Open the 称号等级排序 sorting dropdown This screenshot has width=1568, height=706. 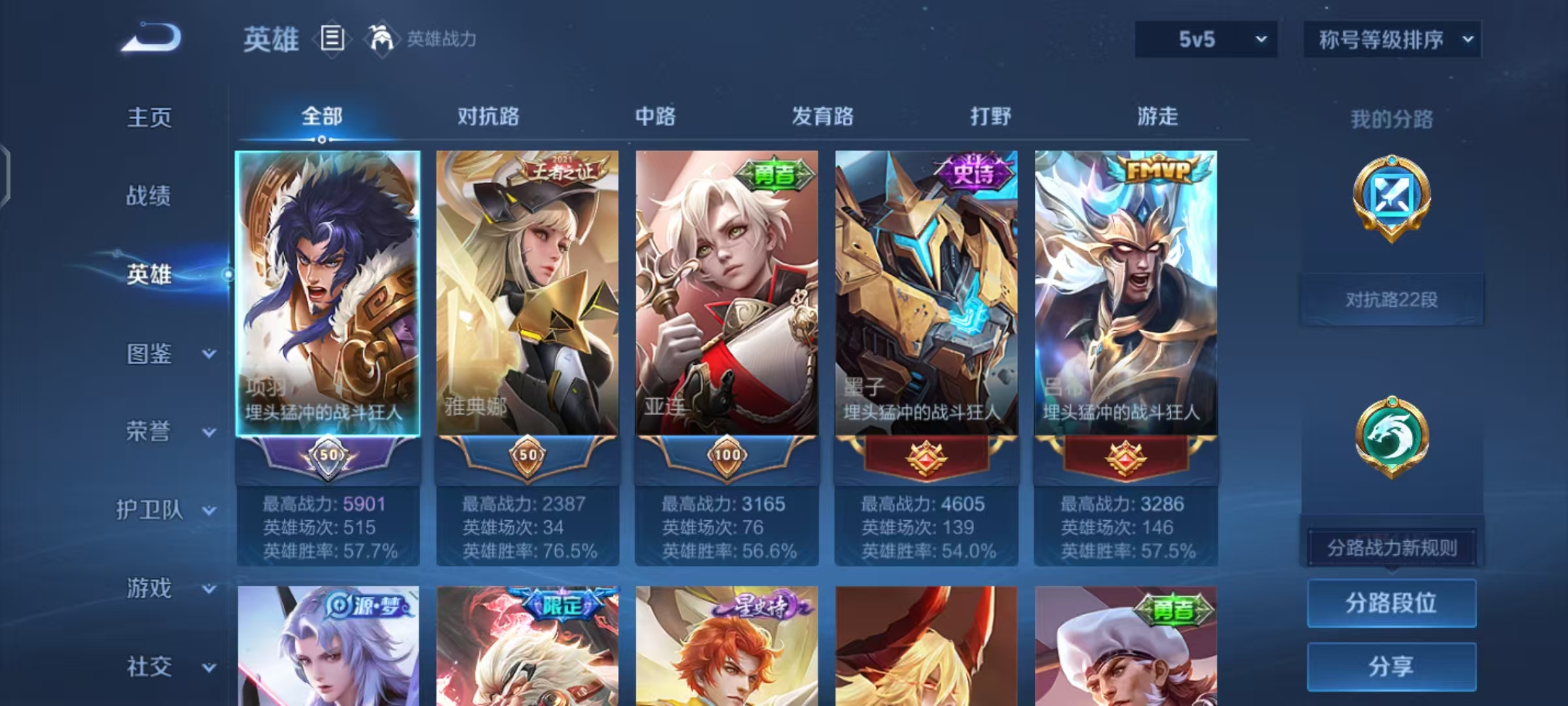click(x=1392, y=39)
